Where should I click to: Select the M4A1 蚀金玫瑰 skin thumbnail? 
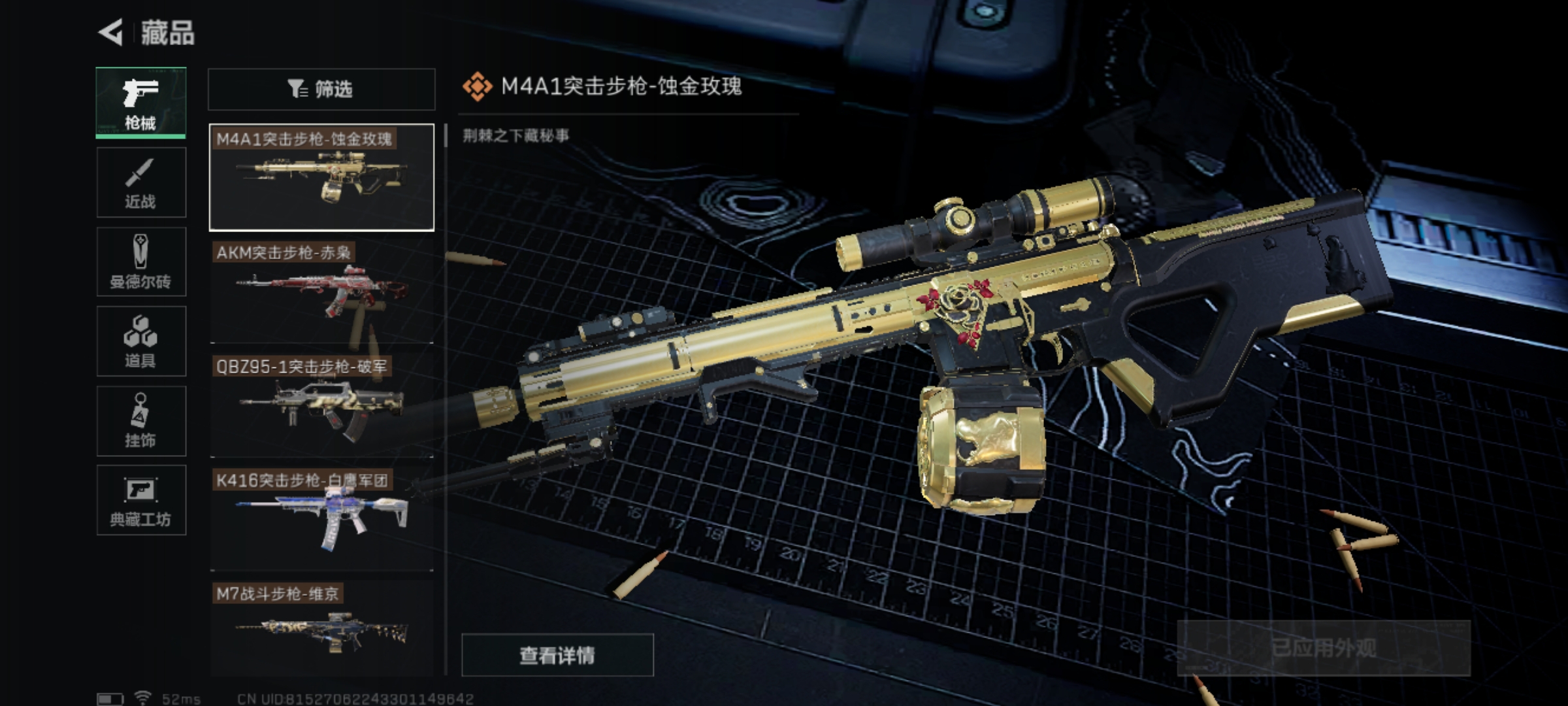321,177
